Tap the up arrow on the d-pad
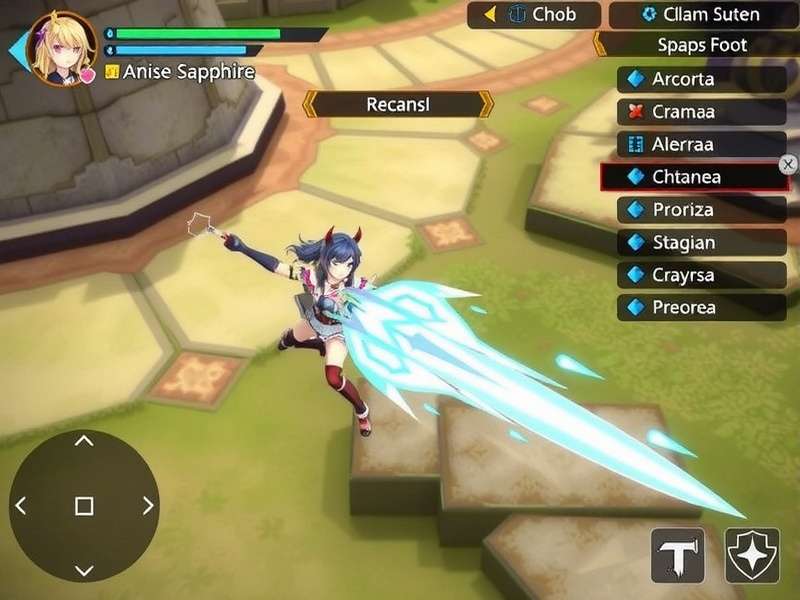This screenshot has height=600, width=800. (84, 441)
